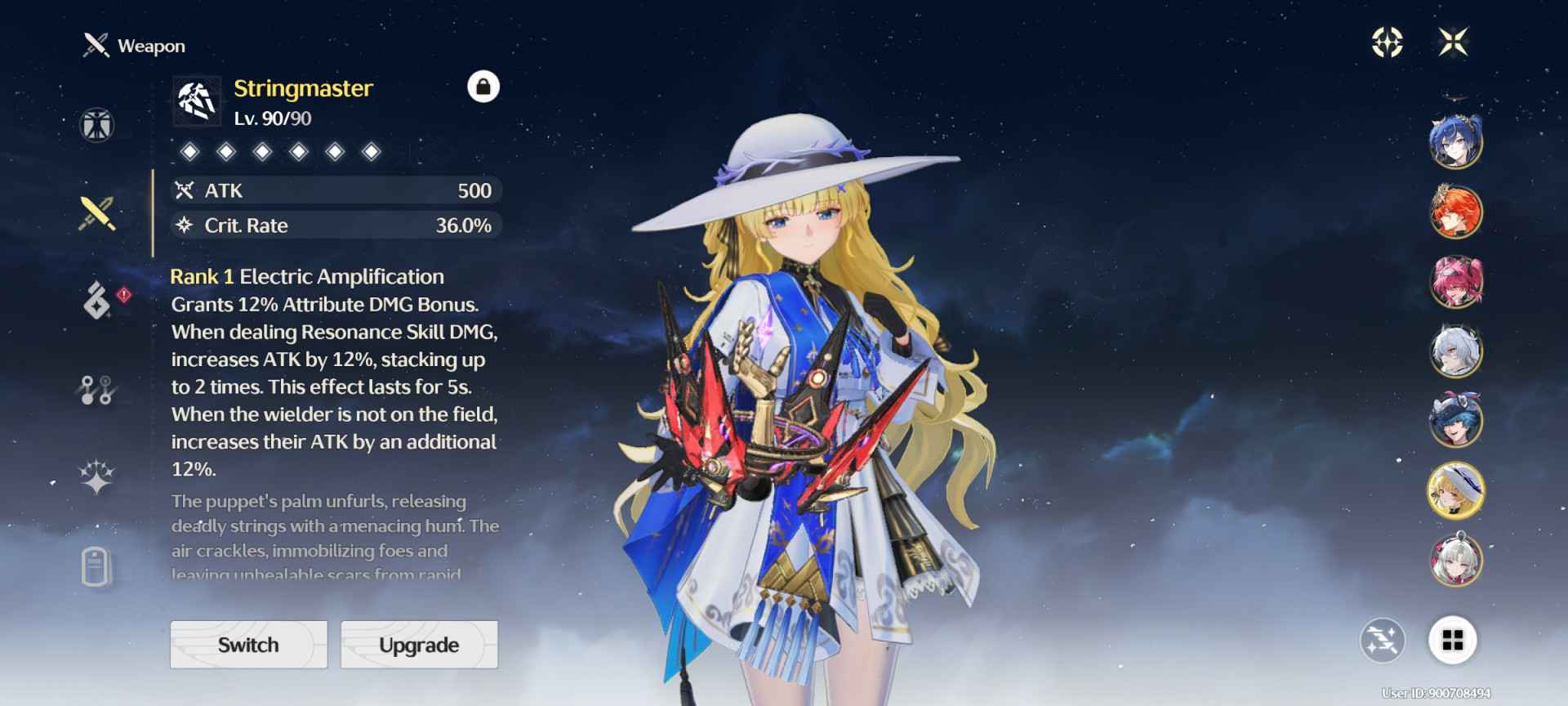Select the dark-blue-haired character portrait
This screenshot has height=706, width=1568.
point(1455,142)
